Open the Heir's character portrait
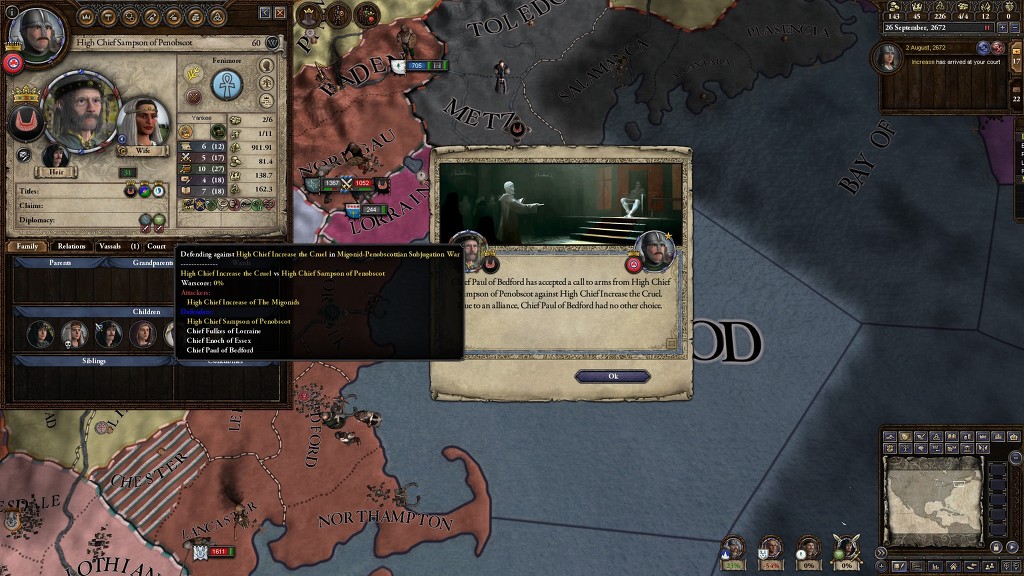This screenshot has width=1024, height=576. pyautogui.click(x=55, y=157)
